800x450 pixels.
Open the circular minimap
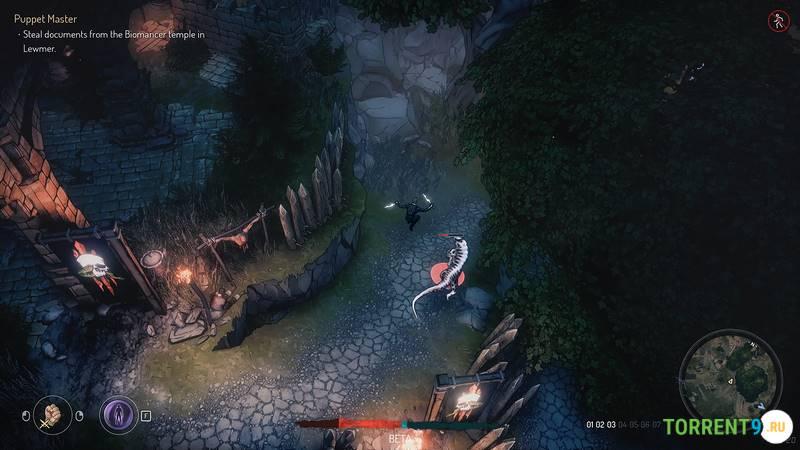tap(730, 376)
